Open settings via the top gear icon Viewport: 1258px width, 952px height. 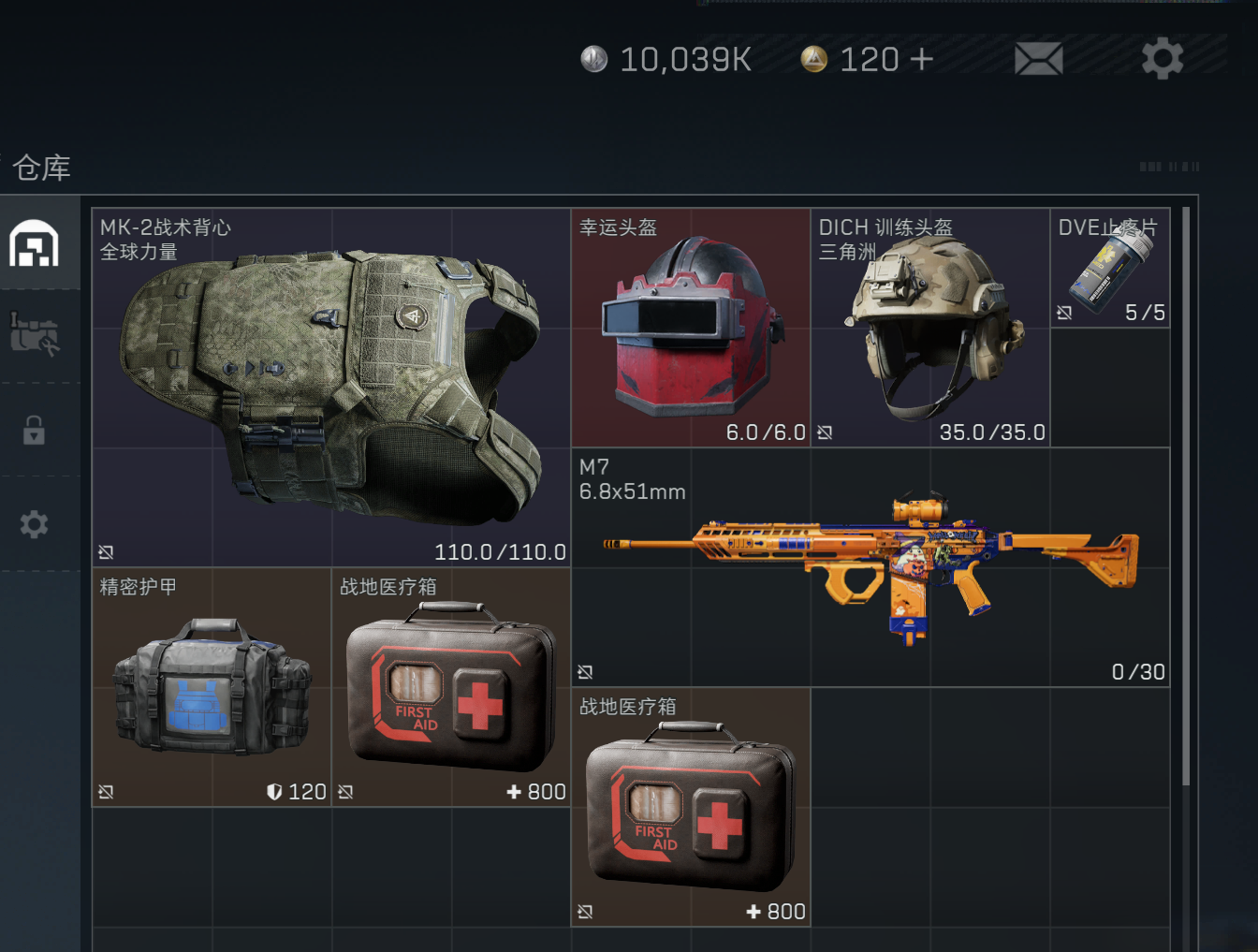pos(1163,59)
